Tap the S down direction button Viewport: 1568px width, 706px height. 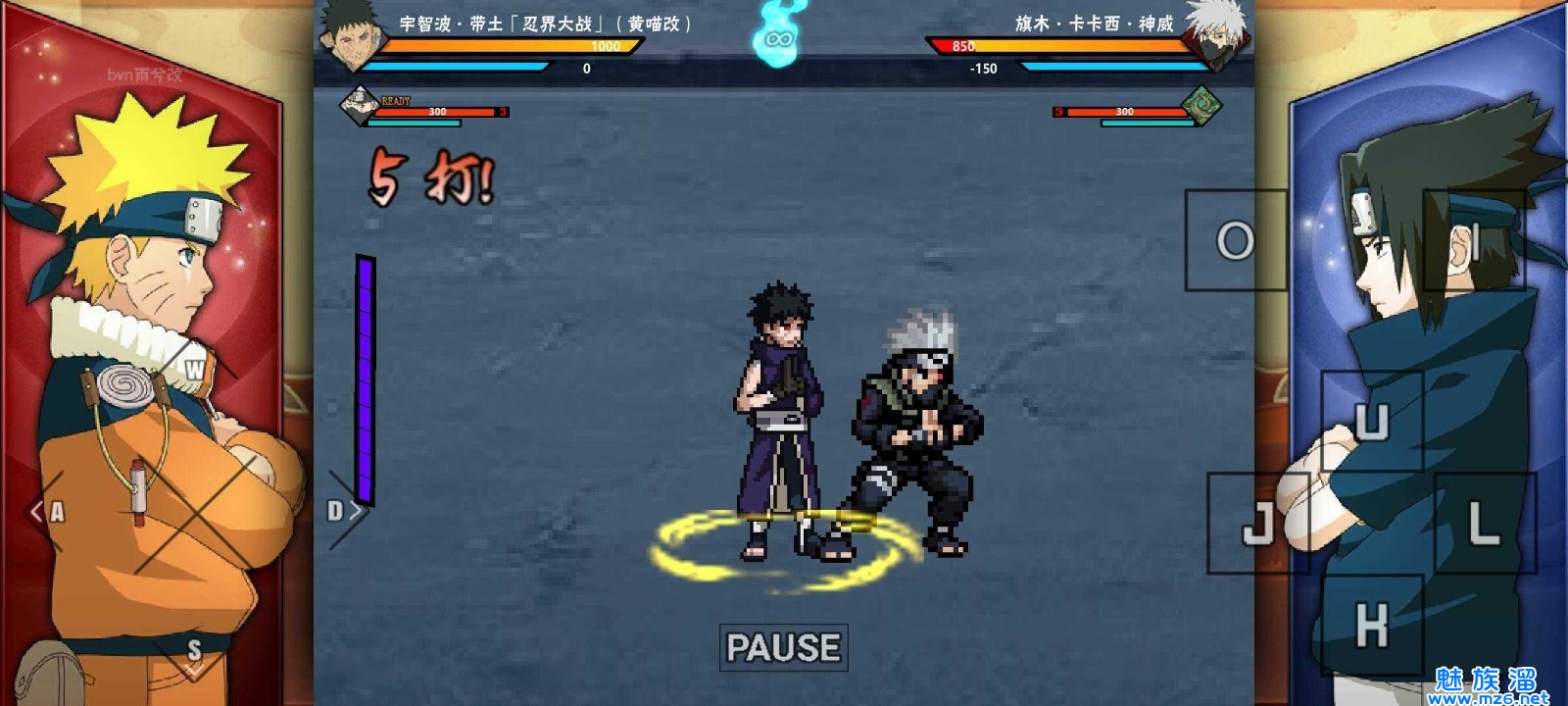[x=194, y=652]
